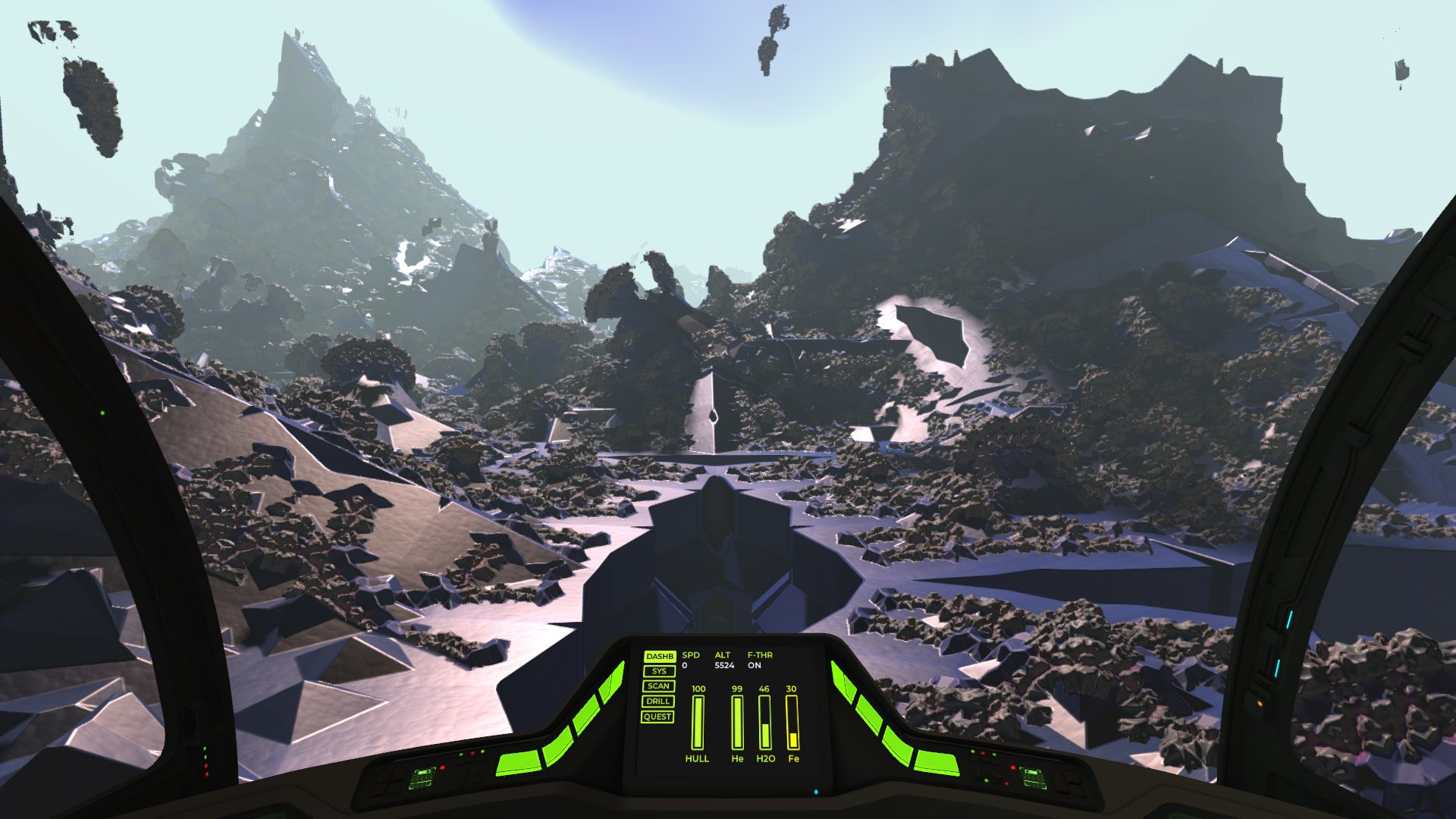This screenshot has width=1456, height=819.
Task: Select the highlighted DASHB tab
Action: (x=660, y=657)
